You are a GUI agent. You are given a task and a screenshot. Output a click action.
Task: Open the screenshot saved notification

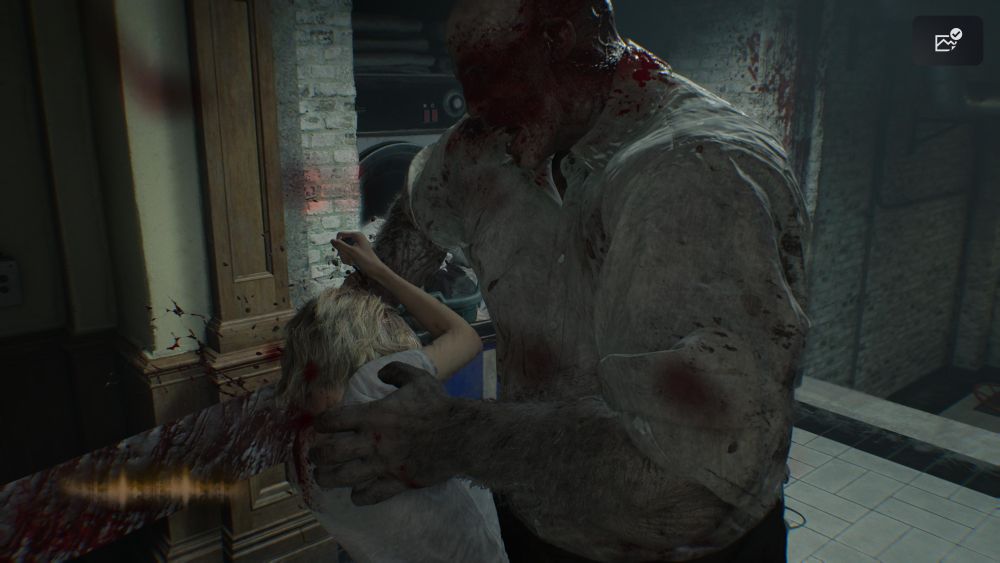coord(947,41)
